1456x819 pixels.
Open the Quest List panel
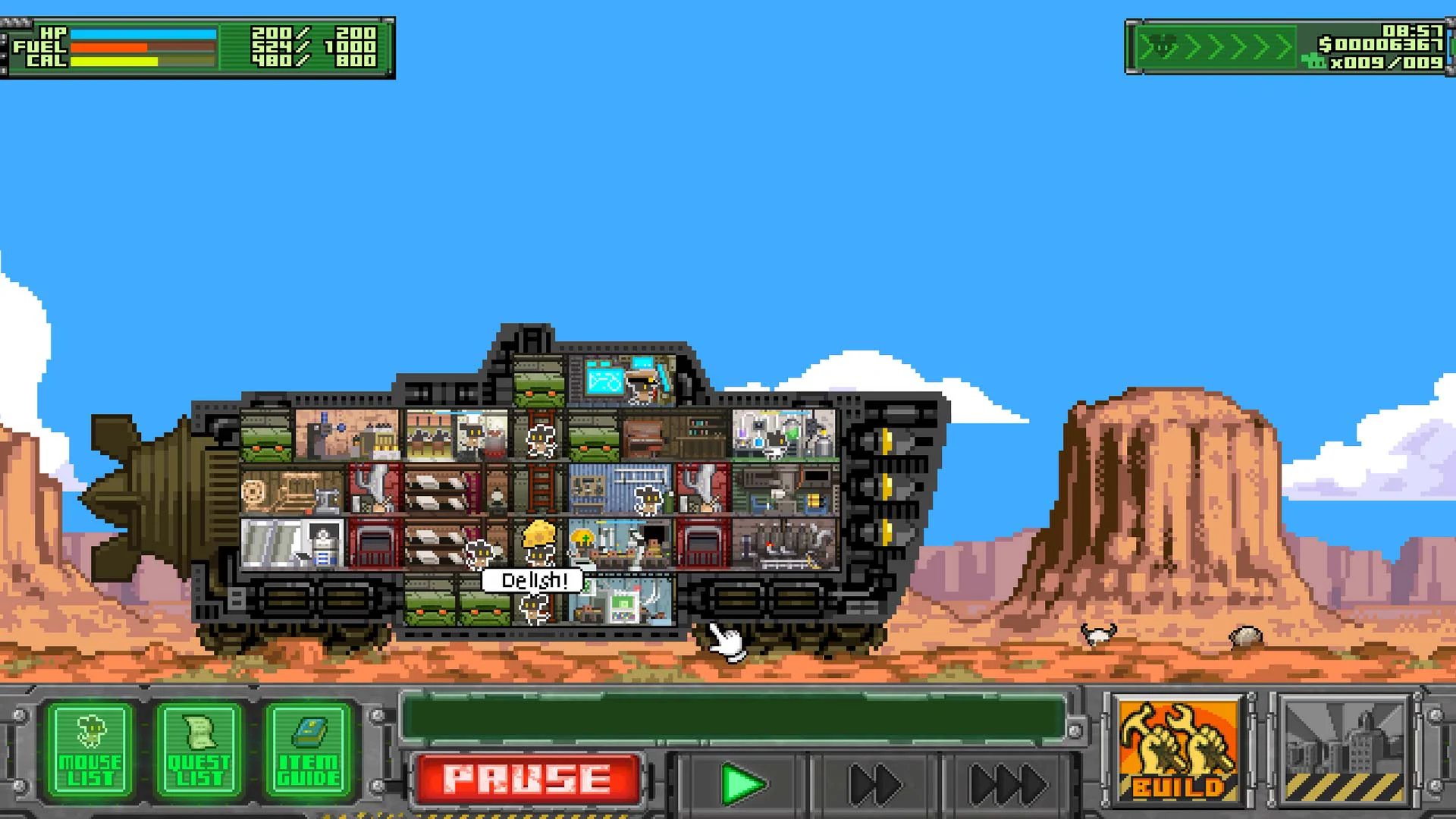click(199, 747)
